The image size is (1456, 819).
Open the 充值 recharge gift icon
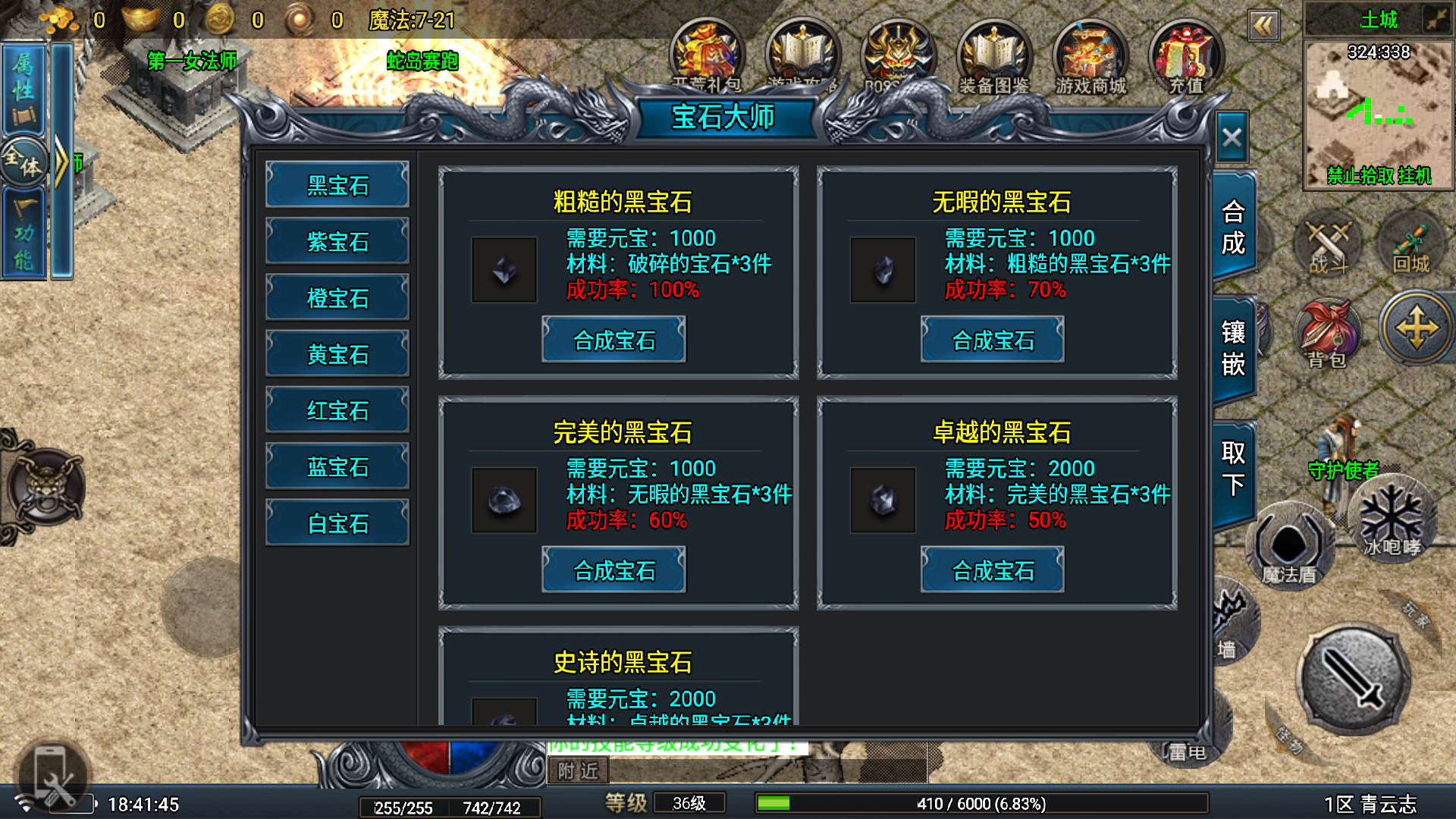pyautogui.click(x=1186, y=58)
